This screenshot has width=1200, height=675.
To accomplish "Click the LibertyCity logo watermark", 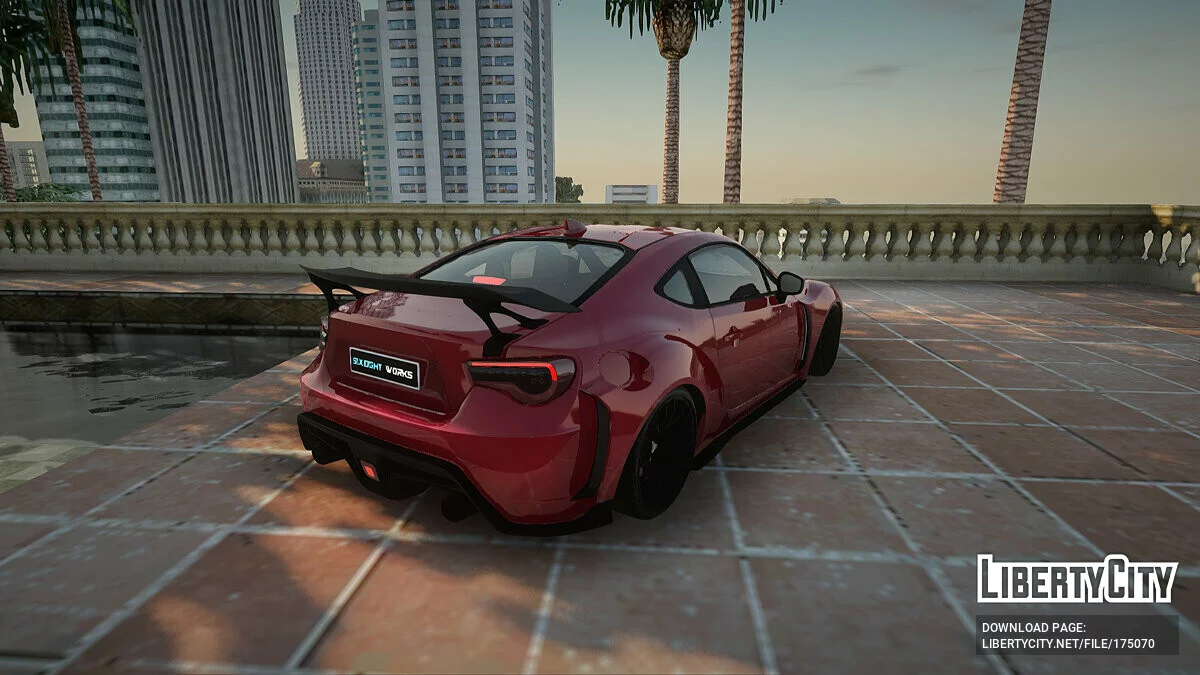I will click(x=1077, y=580).
